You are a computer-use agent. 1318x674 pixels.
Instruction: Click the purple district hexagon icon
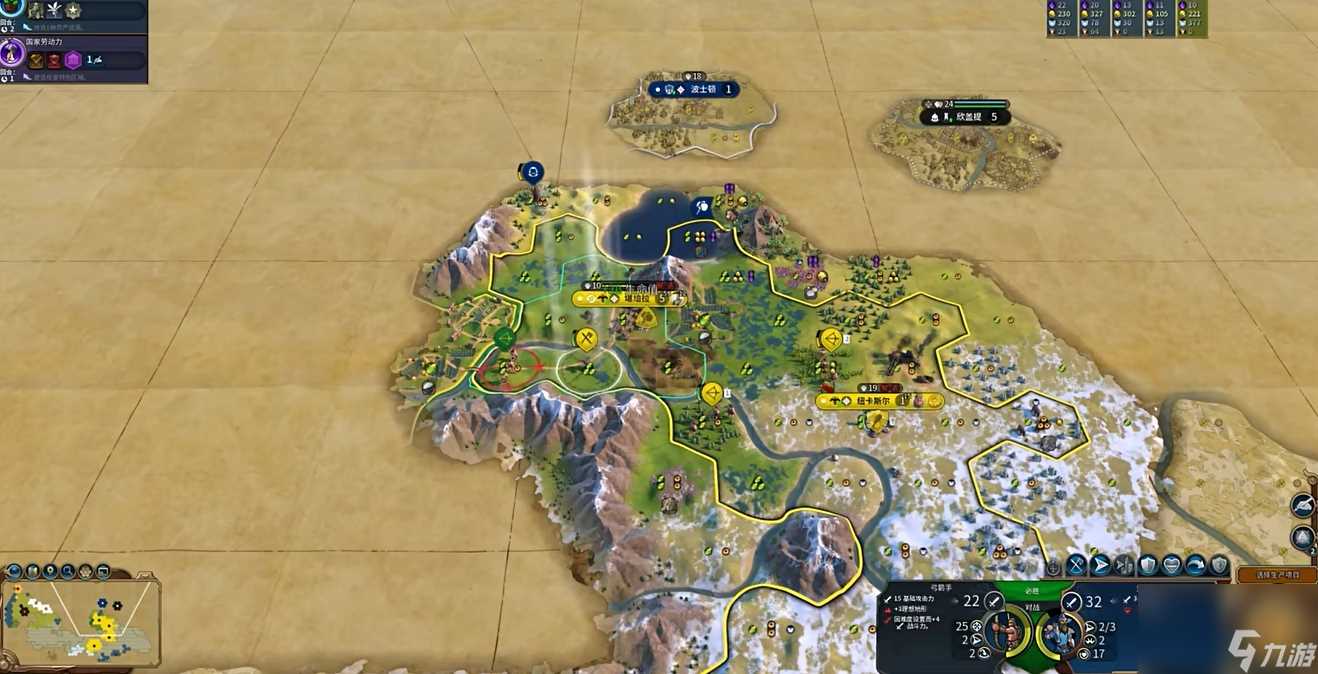[x=73, y=60]
